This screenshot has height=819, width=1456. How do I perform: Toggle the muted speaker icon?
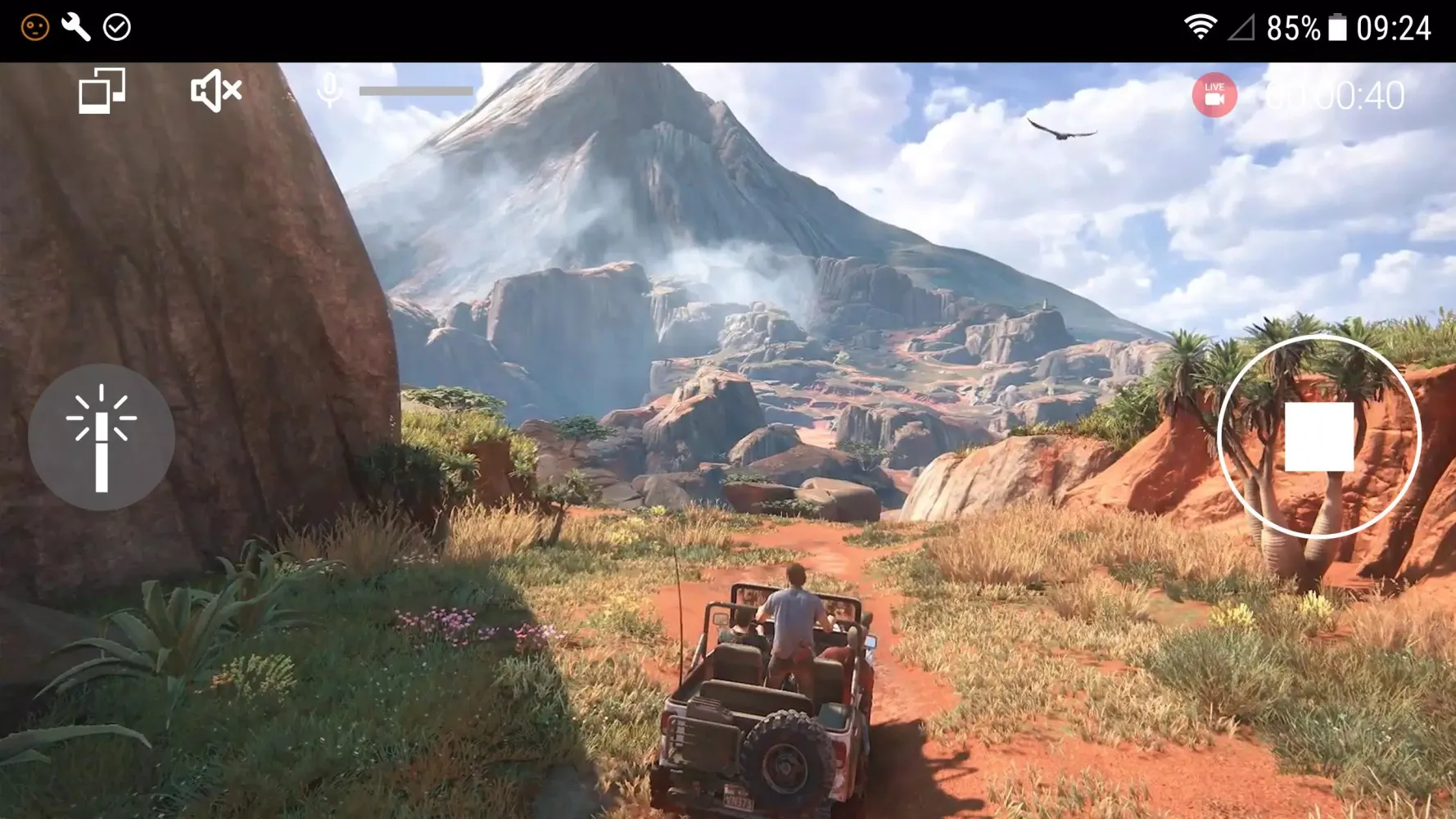(215, 91)
